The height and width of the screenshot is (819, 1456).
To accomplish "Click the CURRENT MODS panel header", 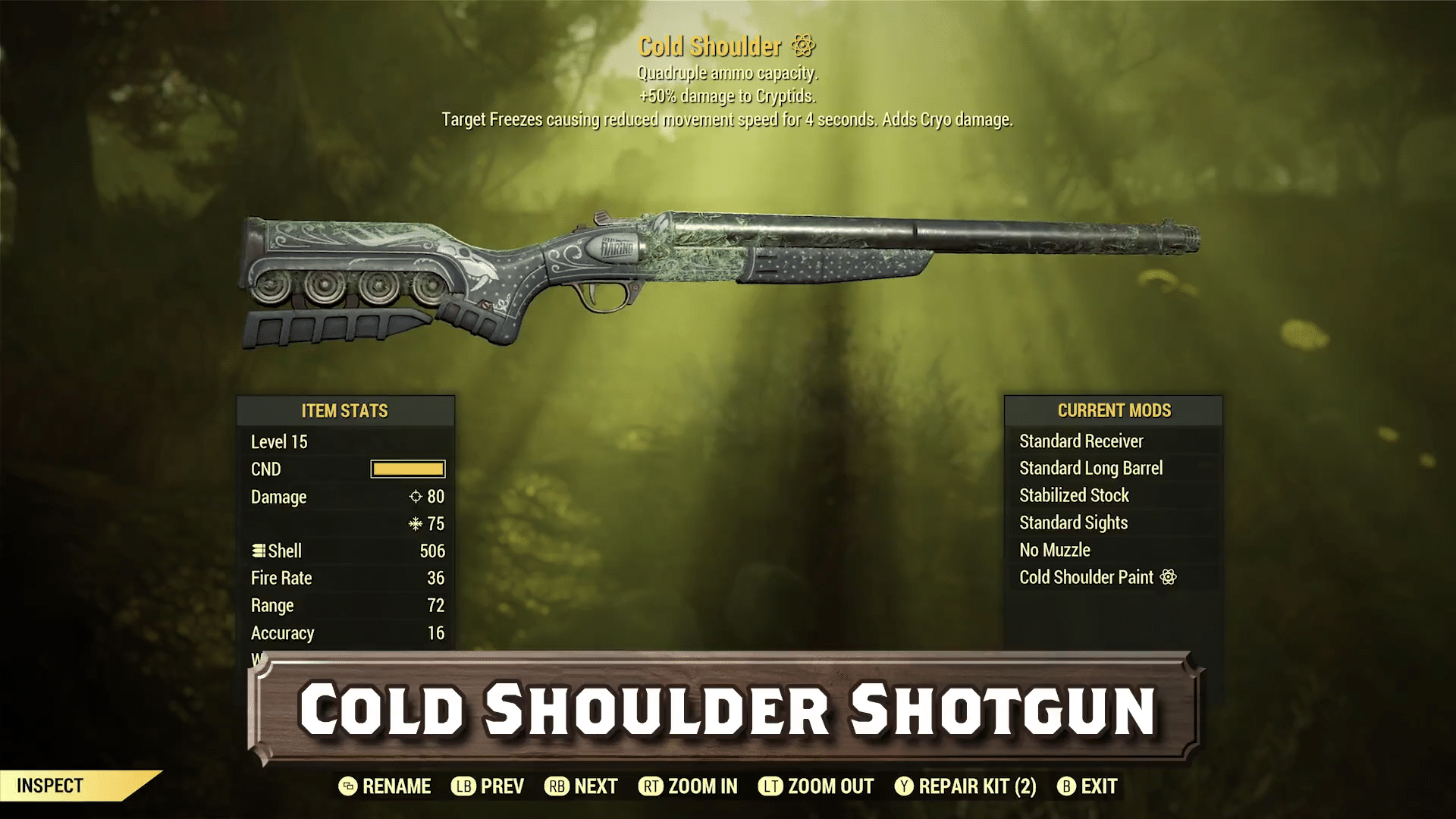I will click(1114, 410).
